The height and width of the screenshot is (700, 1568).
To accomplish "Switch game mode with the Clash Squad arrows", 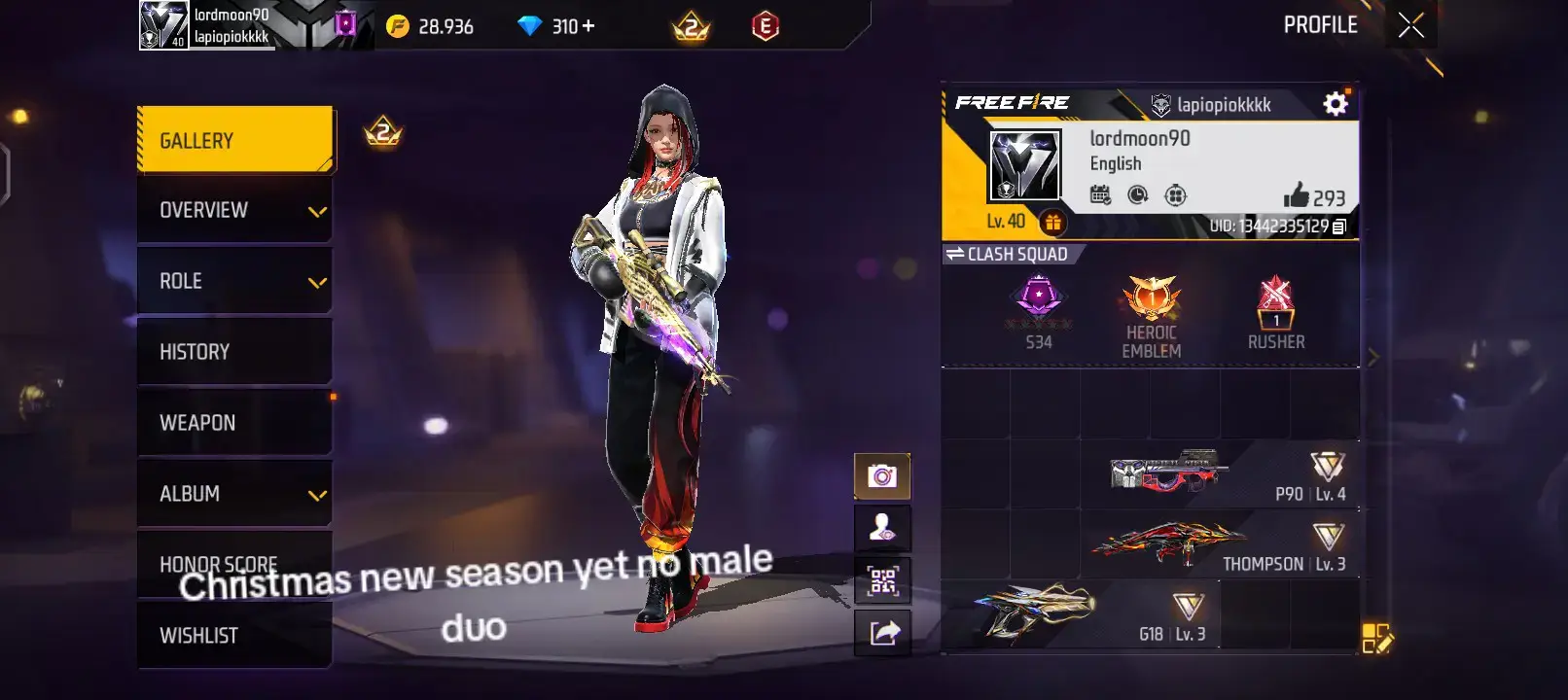I will click(x=955, y=254).
